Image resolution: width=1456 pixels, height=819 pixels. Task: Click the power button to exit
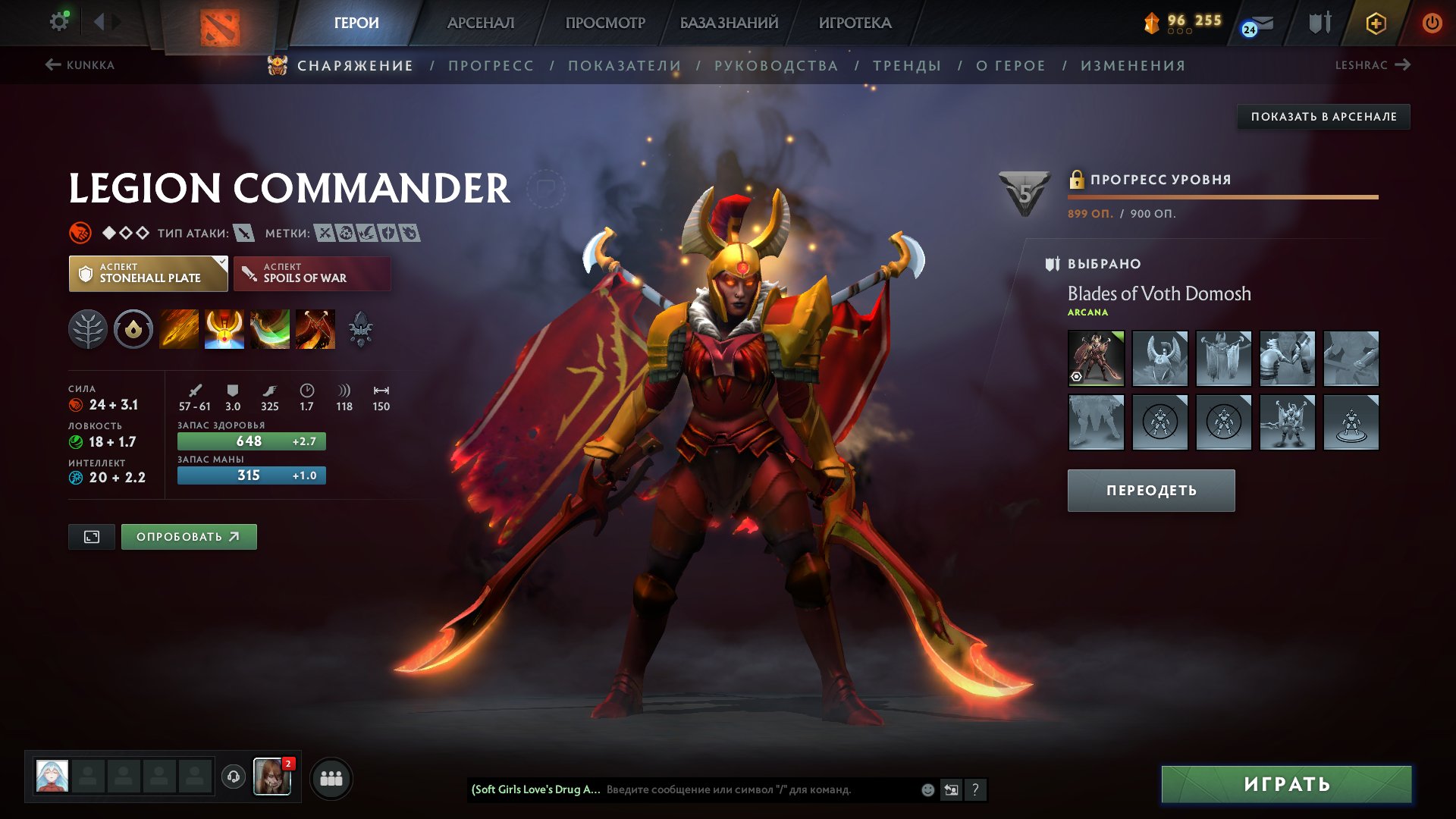tap(1432, 23)
